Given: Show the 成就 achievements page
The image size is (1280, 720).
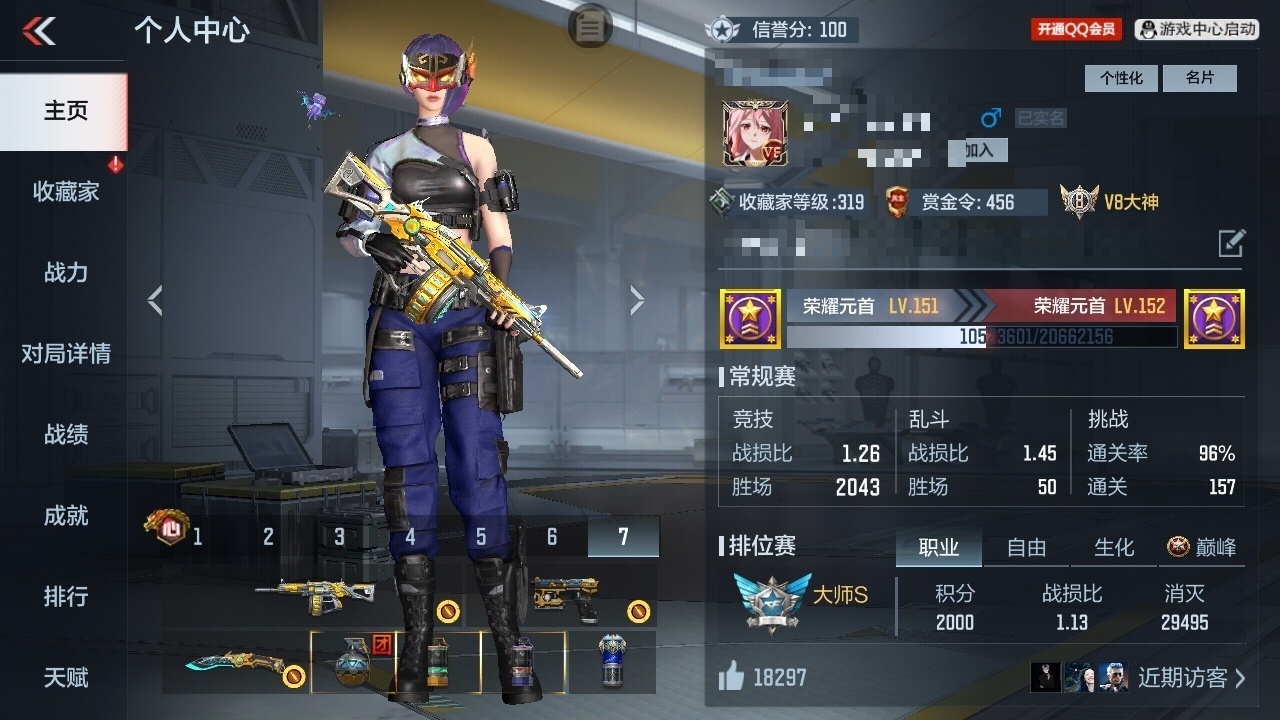Looking at the screenshot, I should [65, 515].
